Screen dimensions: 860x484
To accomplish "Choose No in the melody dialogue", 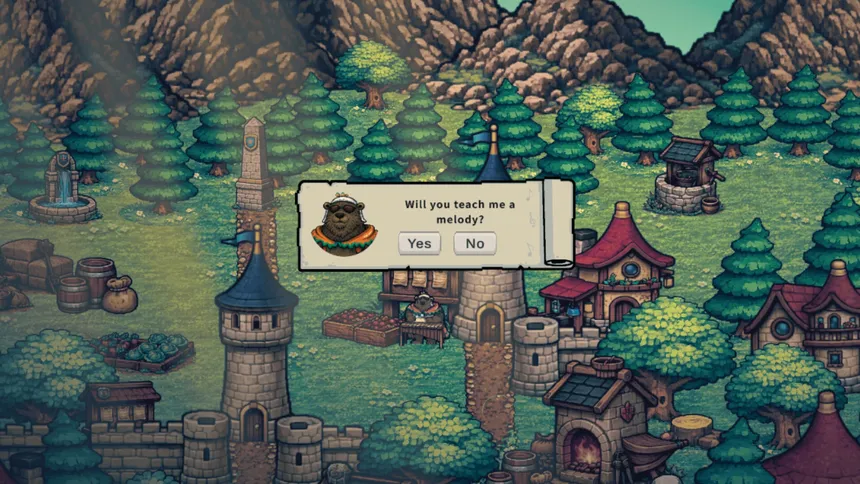I will click(475, 243).
